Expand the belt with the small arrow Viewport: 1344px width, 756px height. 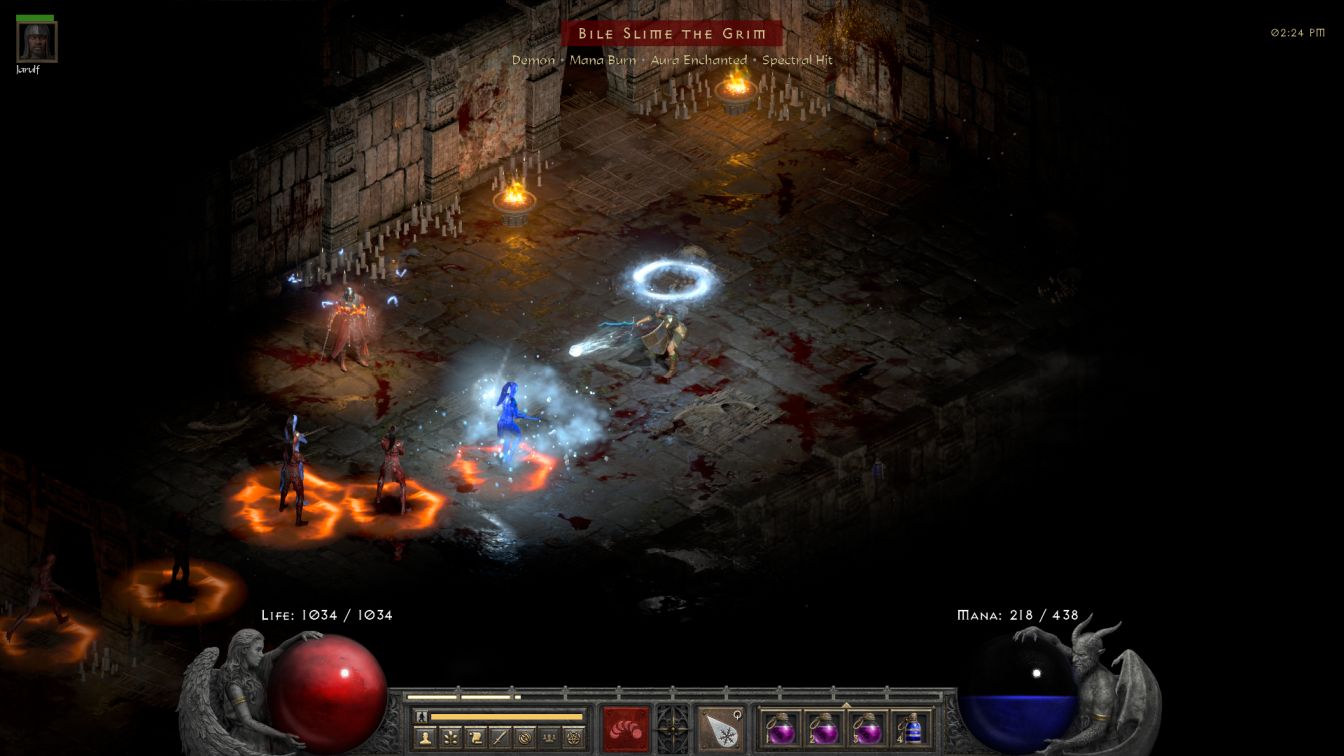click(x=846, y=704)
